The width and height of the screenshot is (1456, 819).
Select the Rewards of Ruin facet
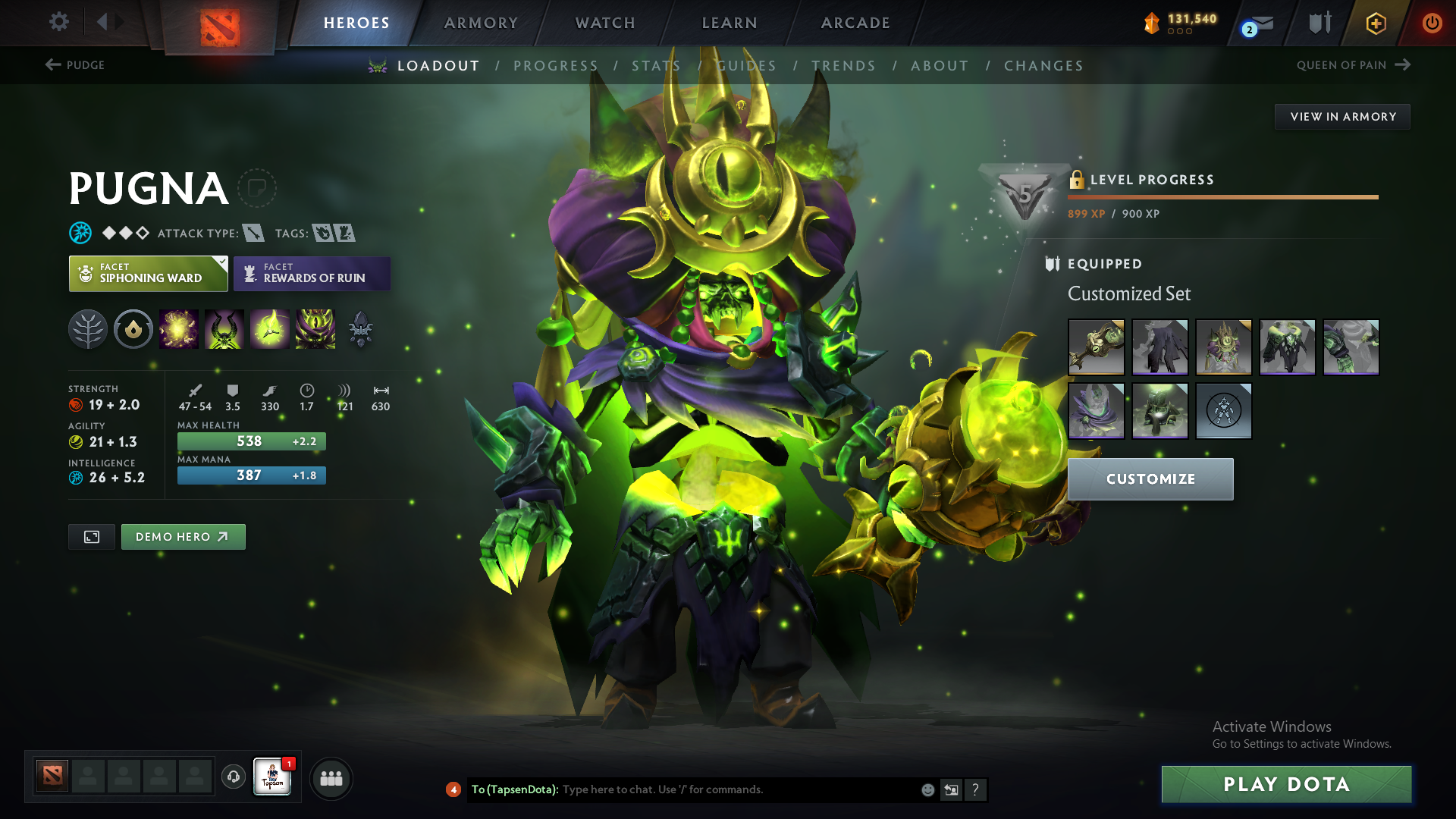pyautogui.click(x=312, y=273)
